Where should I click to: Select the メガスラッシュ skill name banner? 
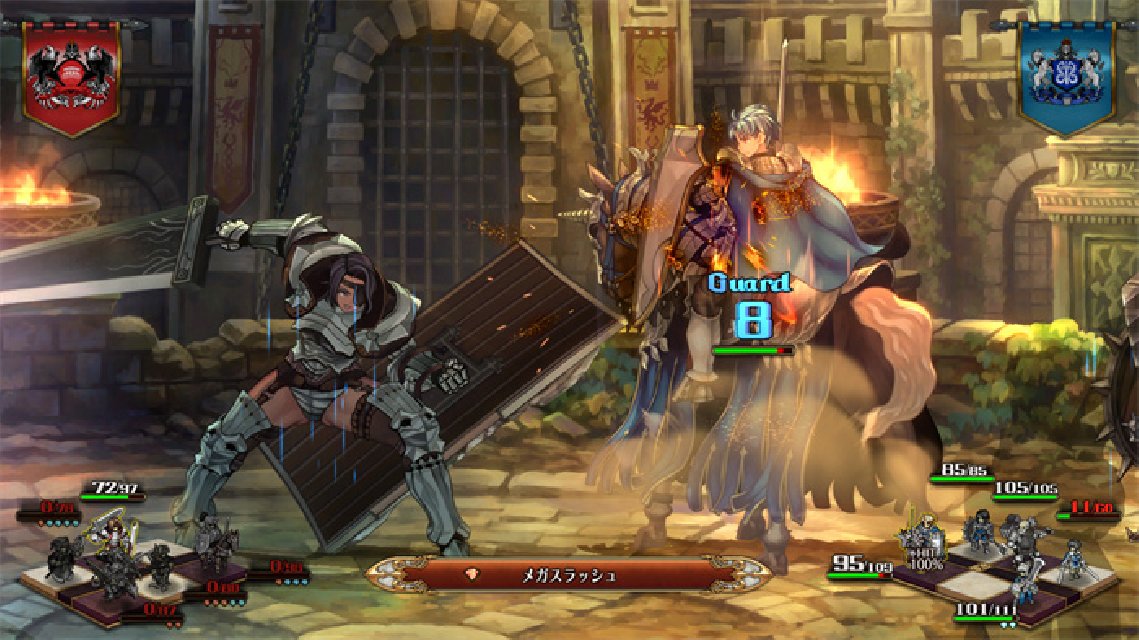568,575
